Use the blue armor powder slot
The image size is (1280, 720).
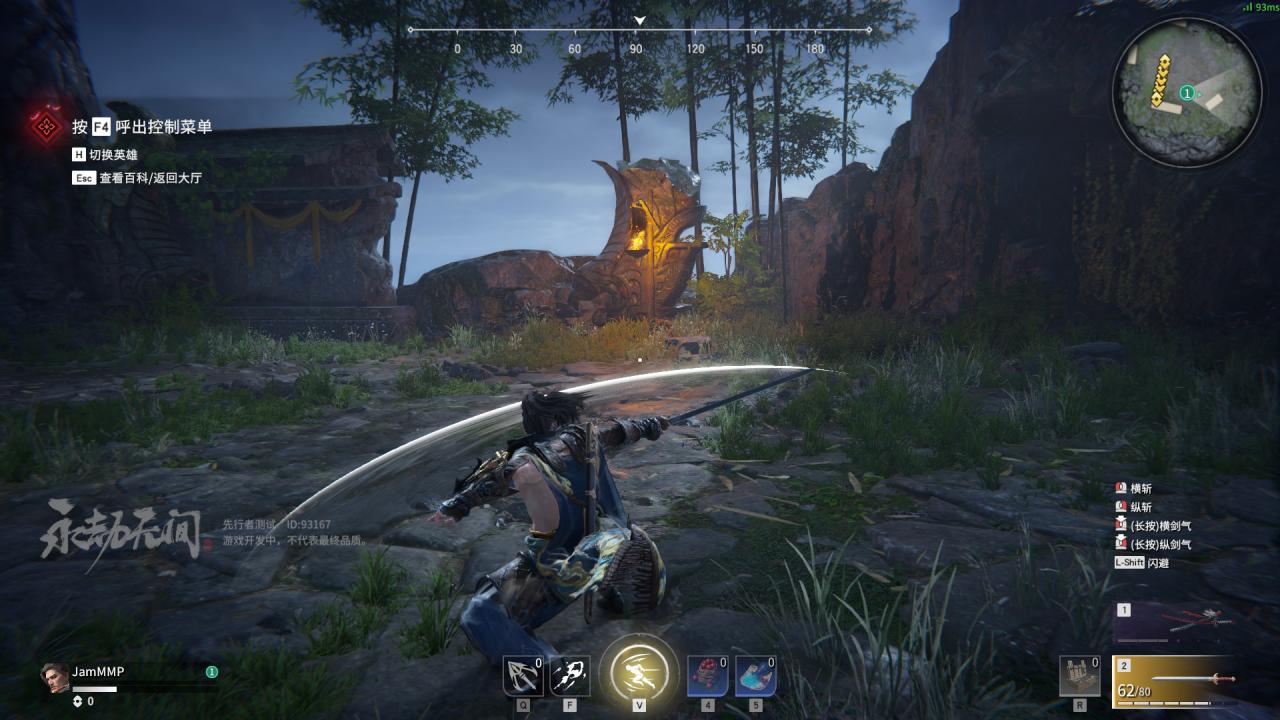pos(755,676)
